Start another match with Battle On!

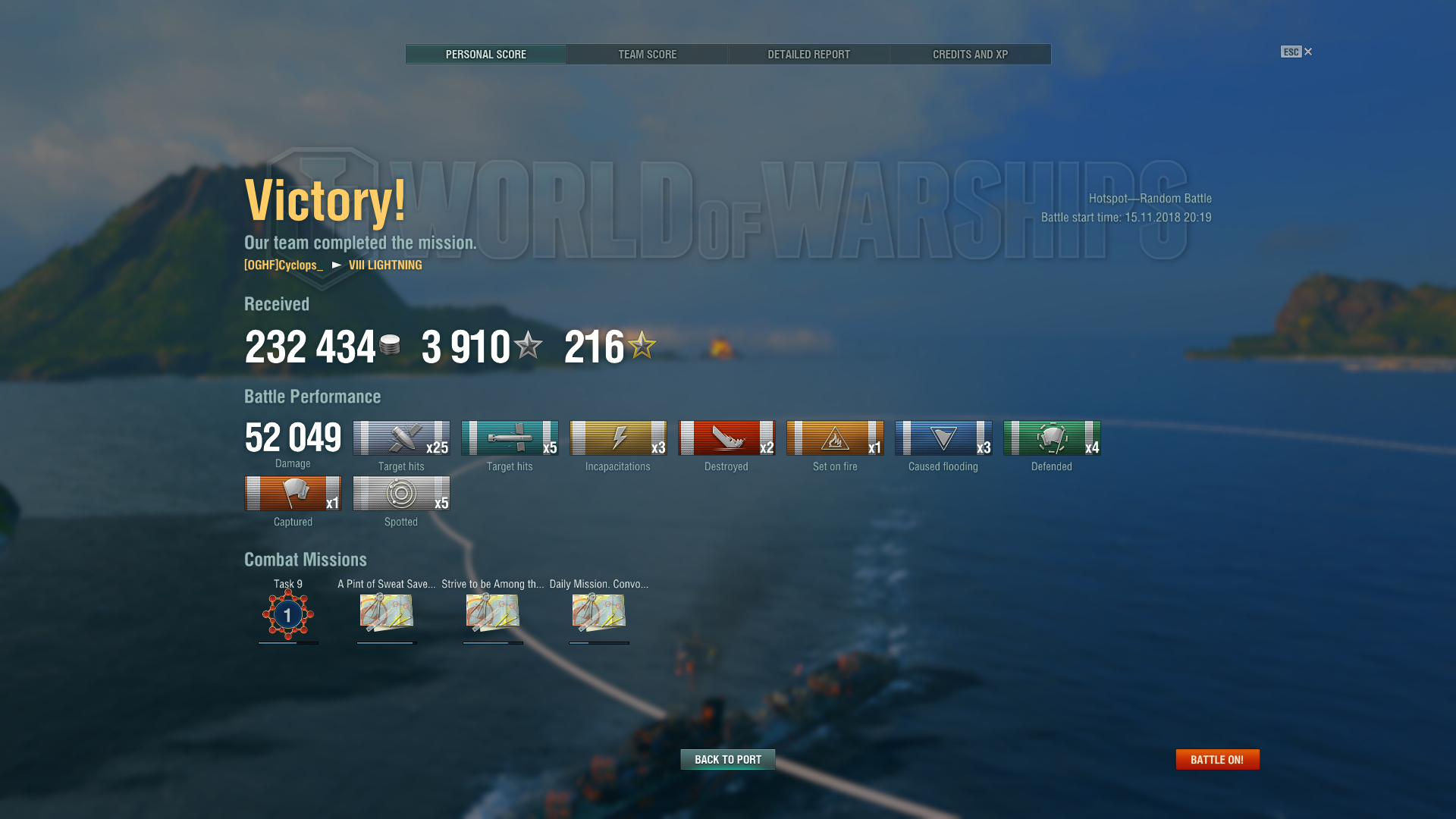pyautogui.click(x=1217, y=759)
